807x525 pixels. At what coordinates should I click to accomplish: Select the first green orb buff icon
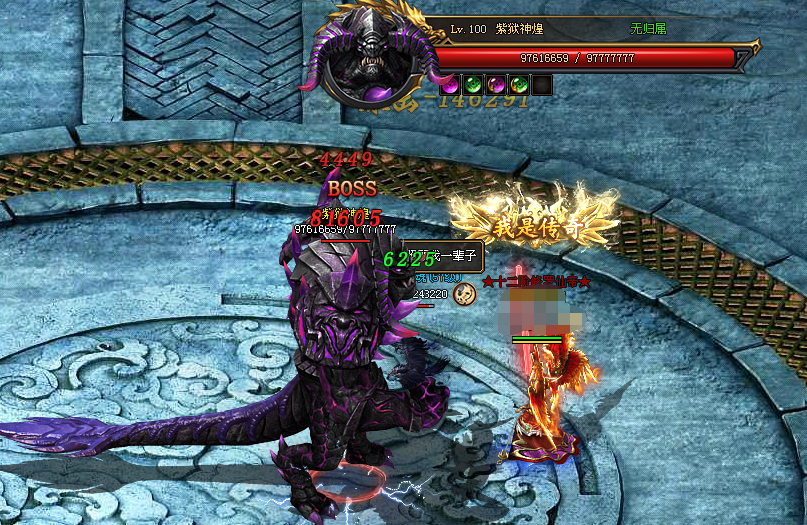473,85
